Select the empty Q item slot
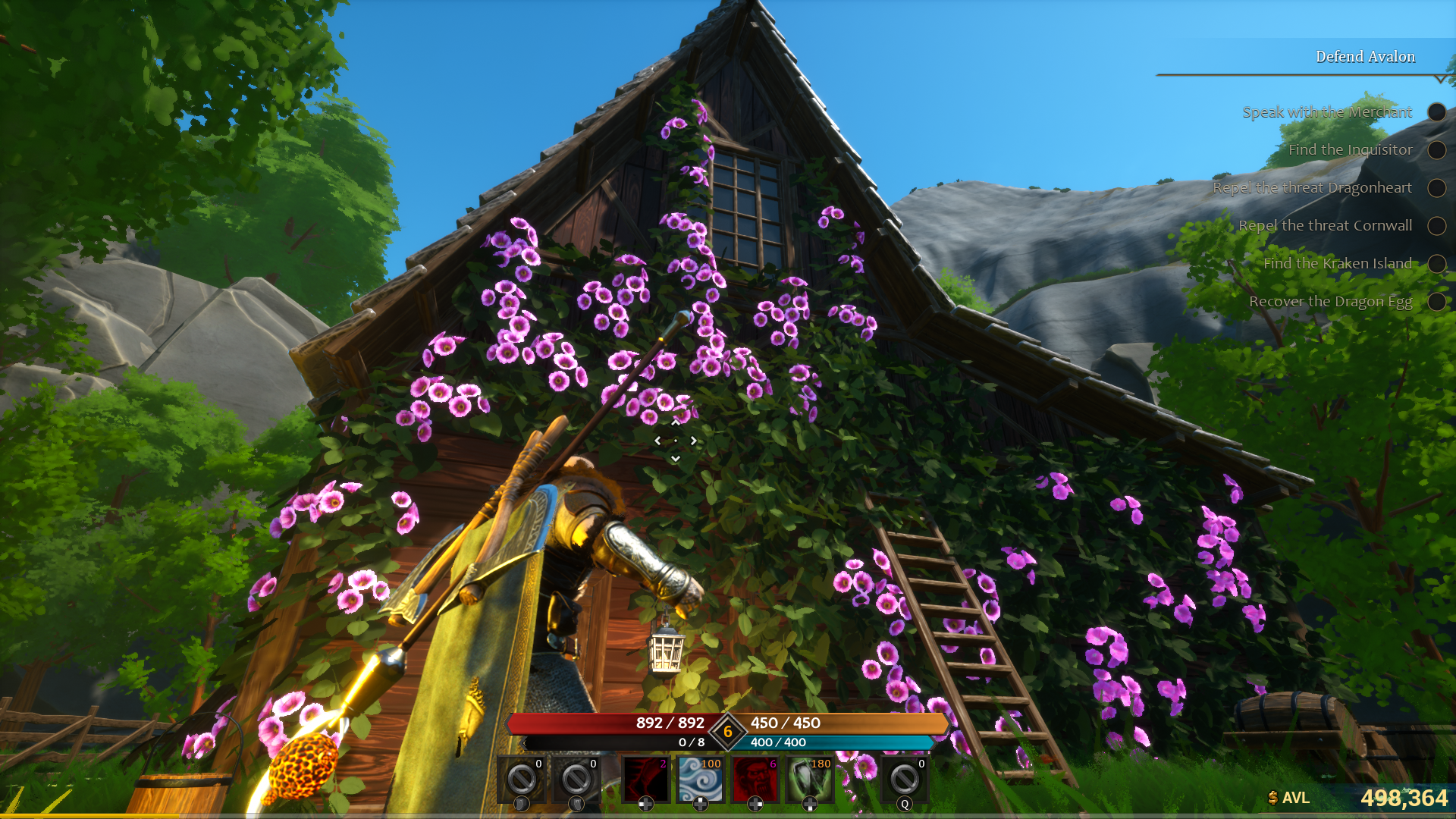Viewport: 1456px width, 819px height. (904, 779)
